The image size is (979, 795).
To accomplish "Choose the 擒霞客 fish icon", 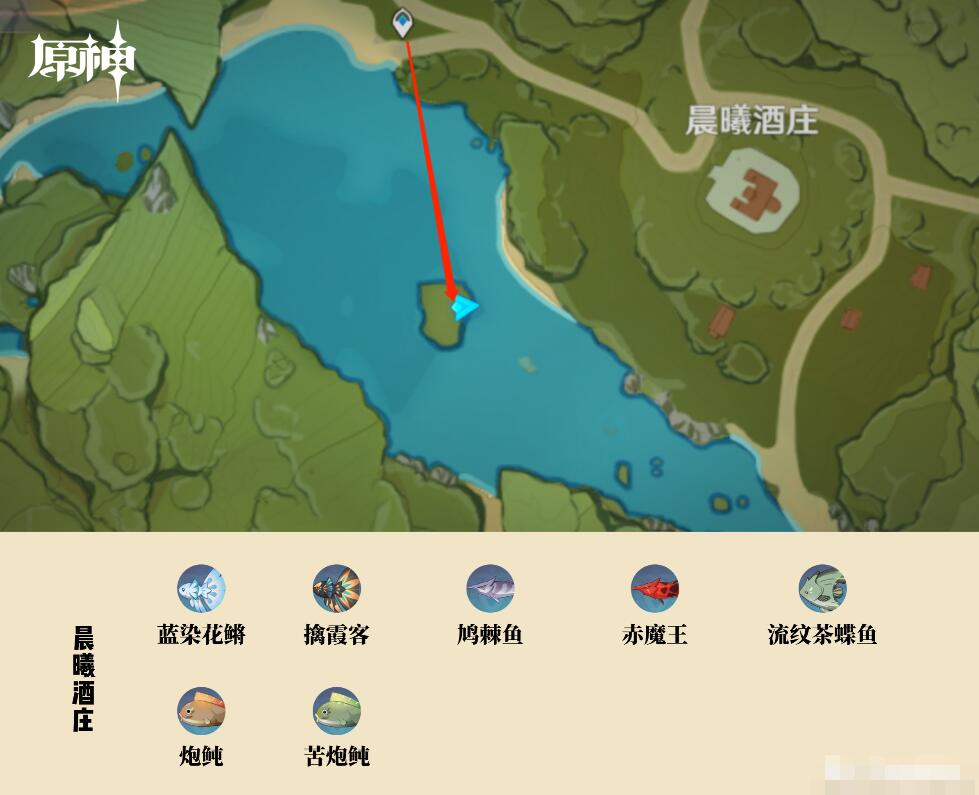I will point(337,589).
